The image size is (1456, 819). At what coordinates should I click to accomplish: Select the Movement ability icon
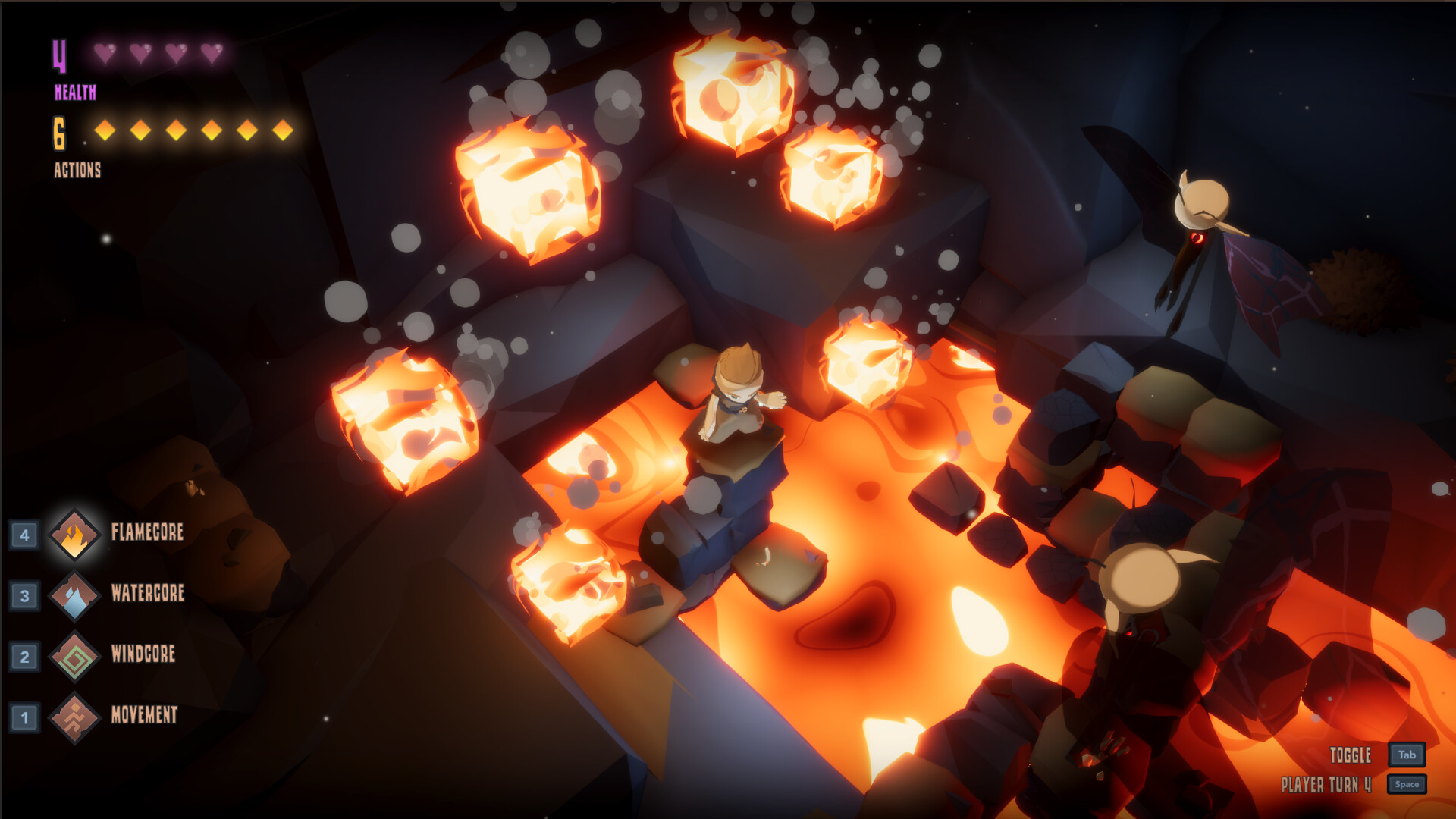[74, 716]
